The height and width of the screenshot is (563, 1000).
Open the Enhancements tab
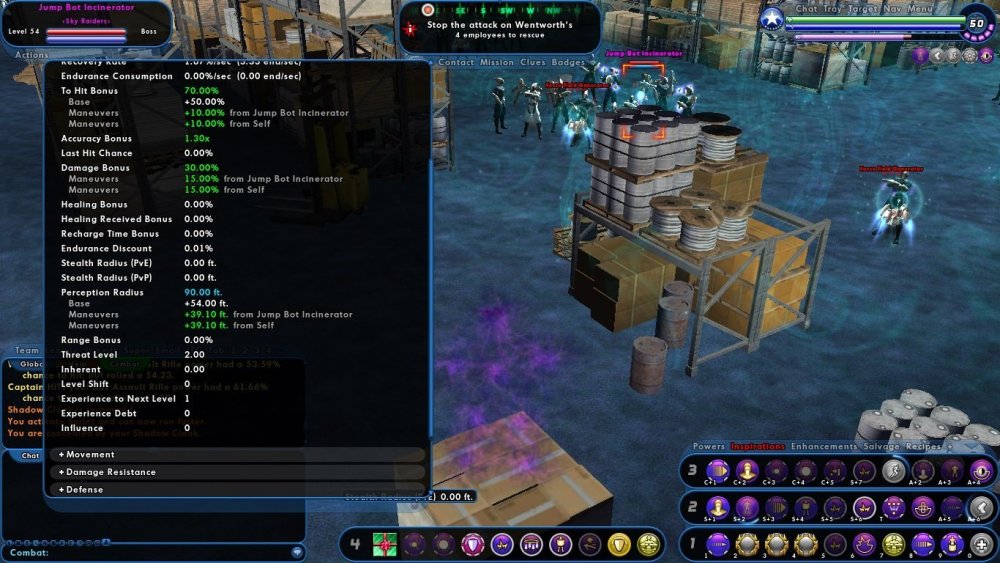click(x=824, y=446)
